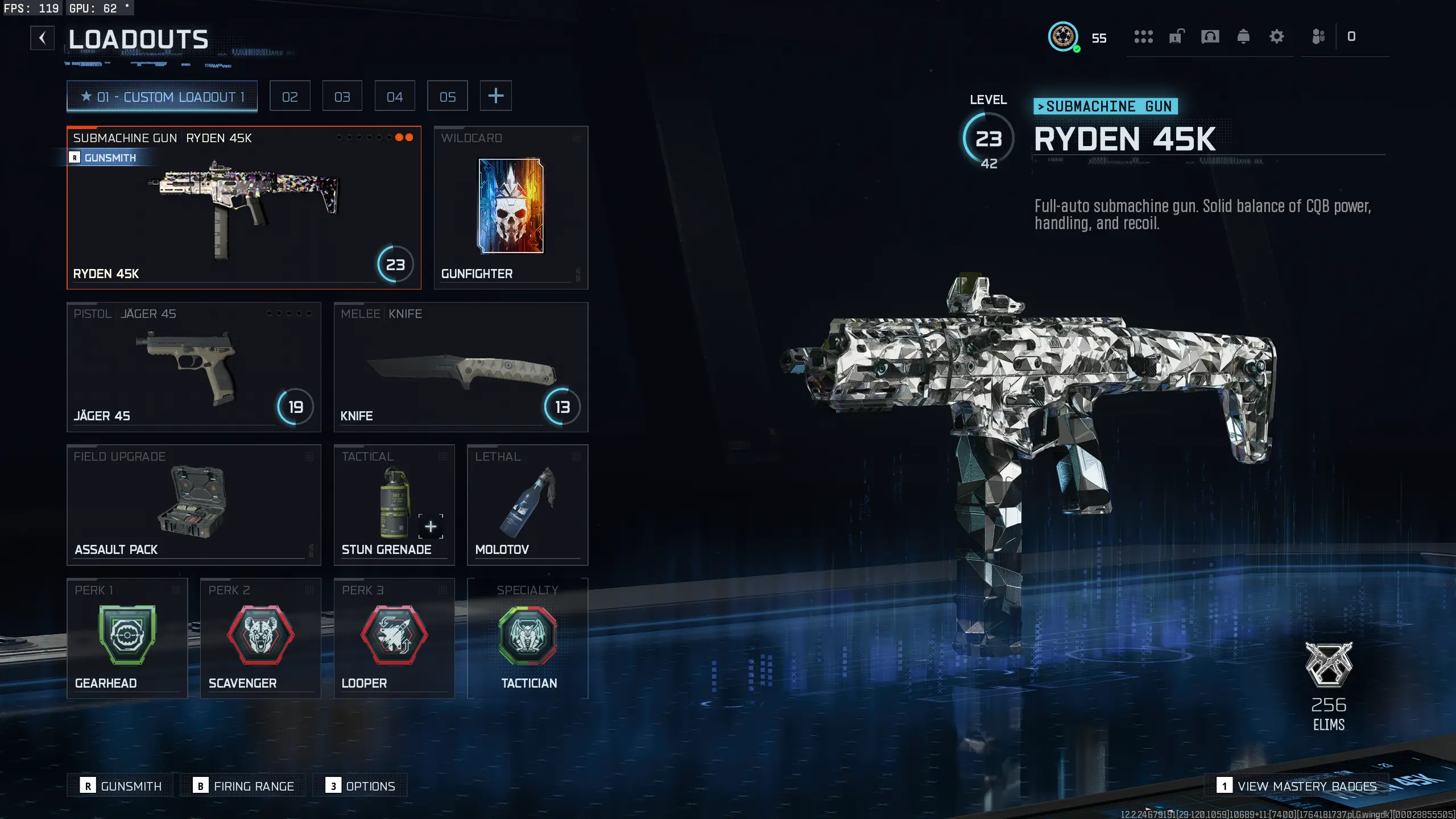The height and width of the screenshot is (819, 1456).
Task: Open the Scavenger perk 2 slot
Action: tap(260, 638)
